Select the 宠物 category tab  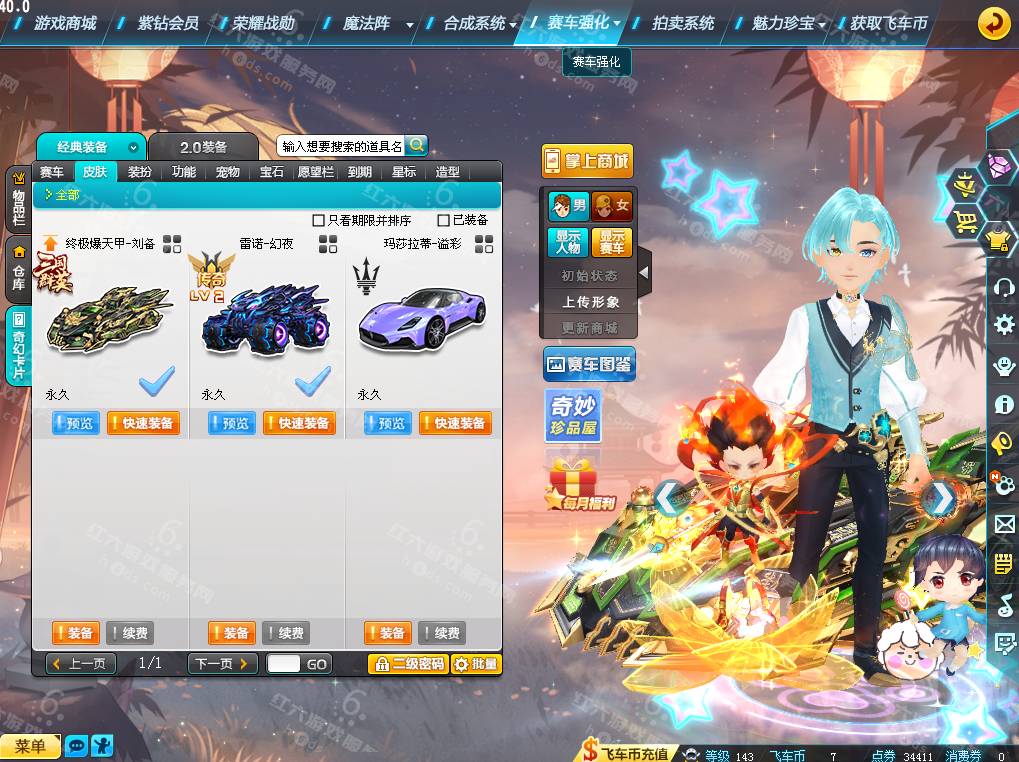[228, 172]
